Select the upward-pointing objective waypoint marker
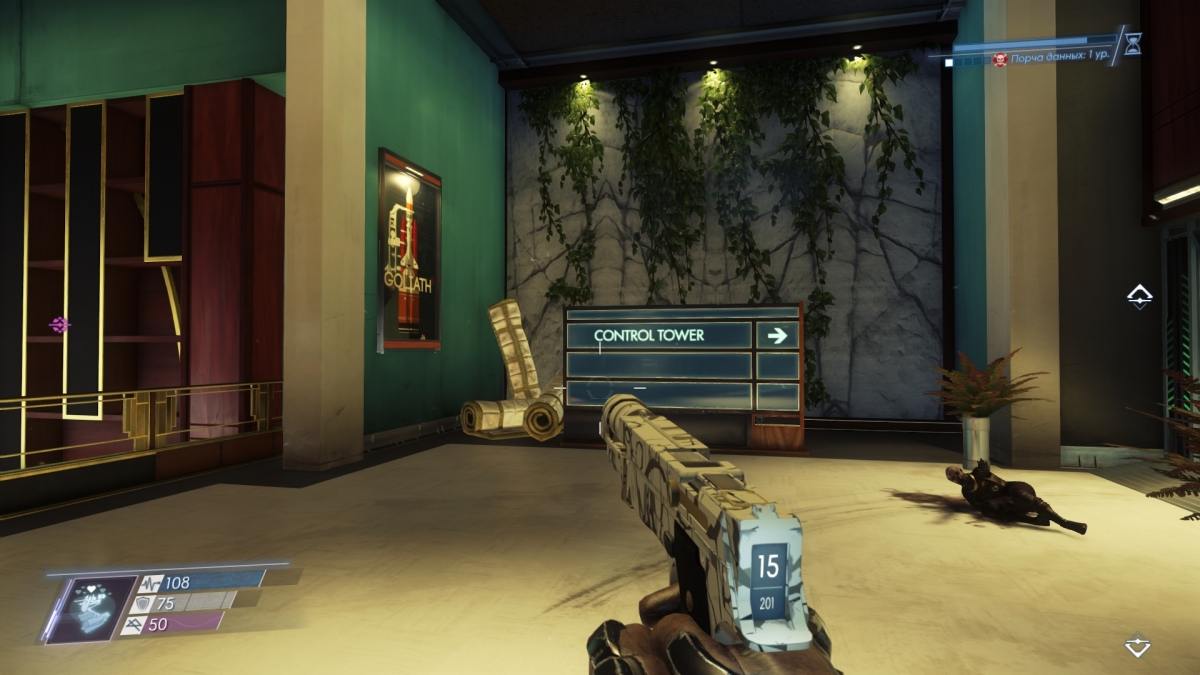 coord(1139,296)
